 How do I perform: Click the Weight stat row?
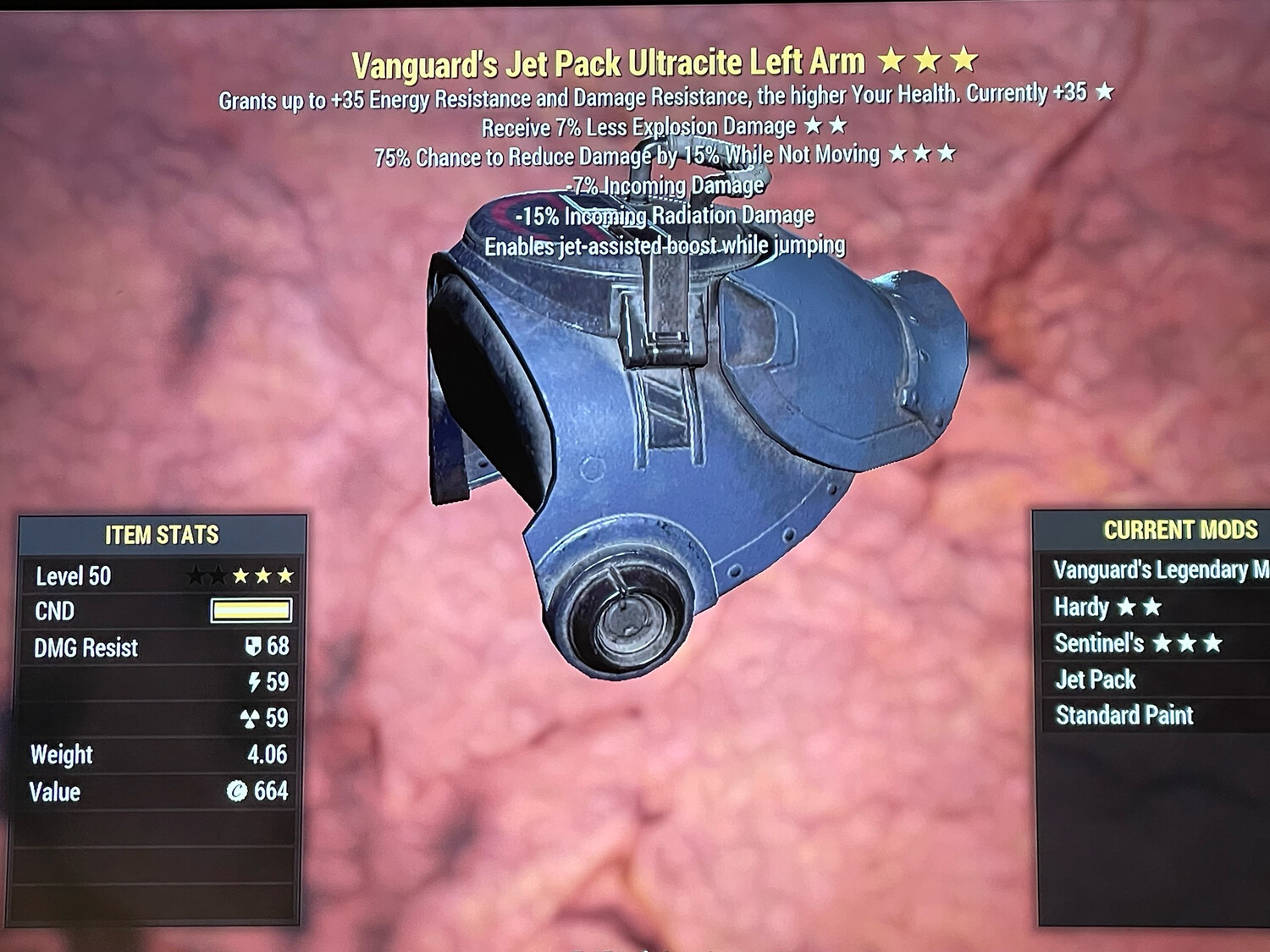(161, 754)
